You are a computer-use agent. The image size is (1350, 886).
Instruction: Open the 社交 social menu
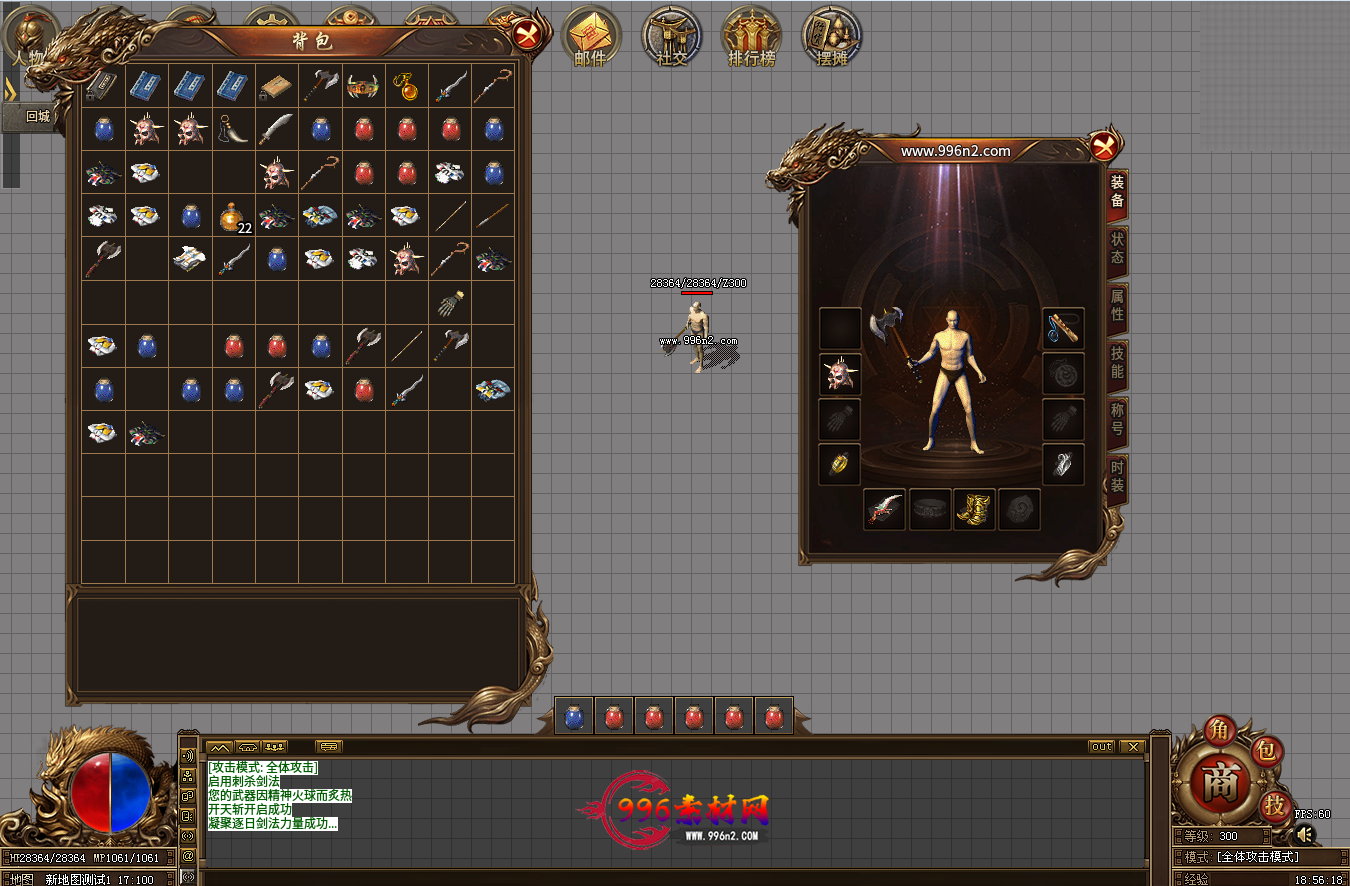pyautogui.click(x=672, y=37)
